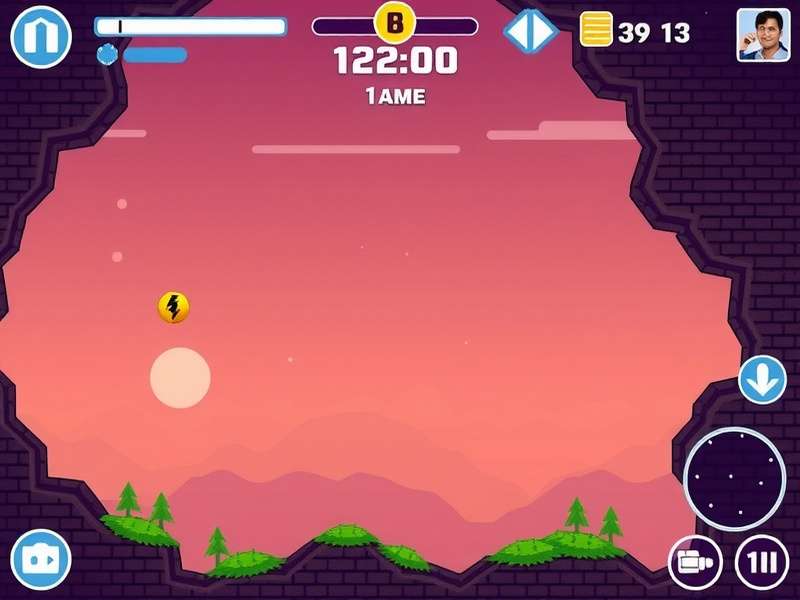Click the yellow B coin badge

tap(394, 21)
